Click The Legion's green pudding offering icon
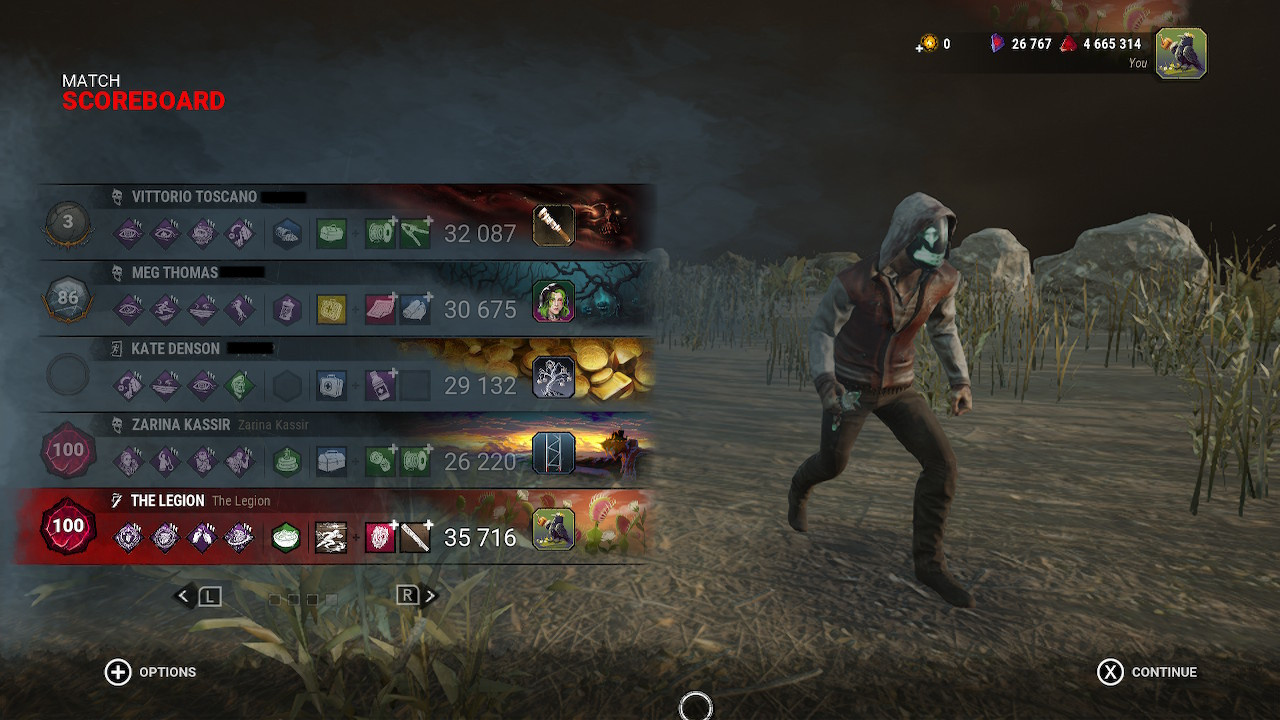Screen dimensions: 1280x720 286,537
